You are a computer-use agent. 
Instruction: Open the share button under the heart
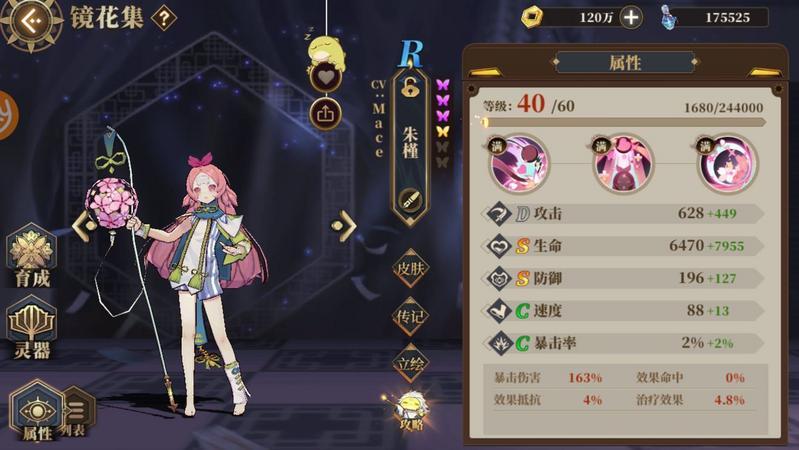[x=326, y=112]
